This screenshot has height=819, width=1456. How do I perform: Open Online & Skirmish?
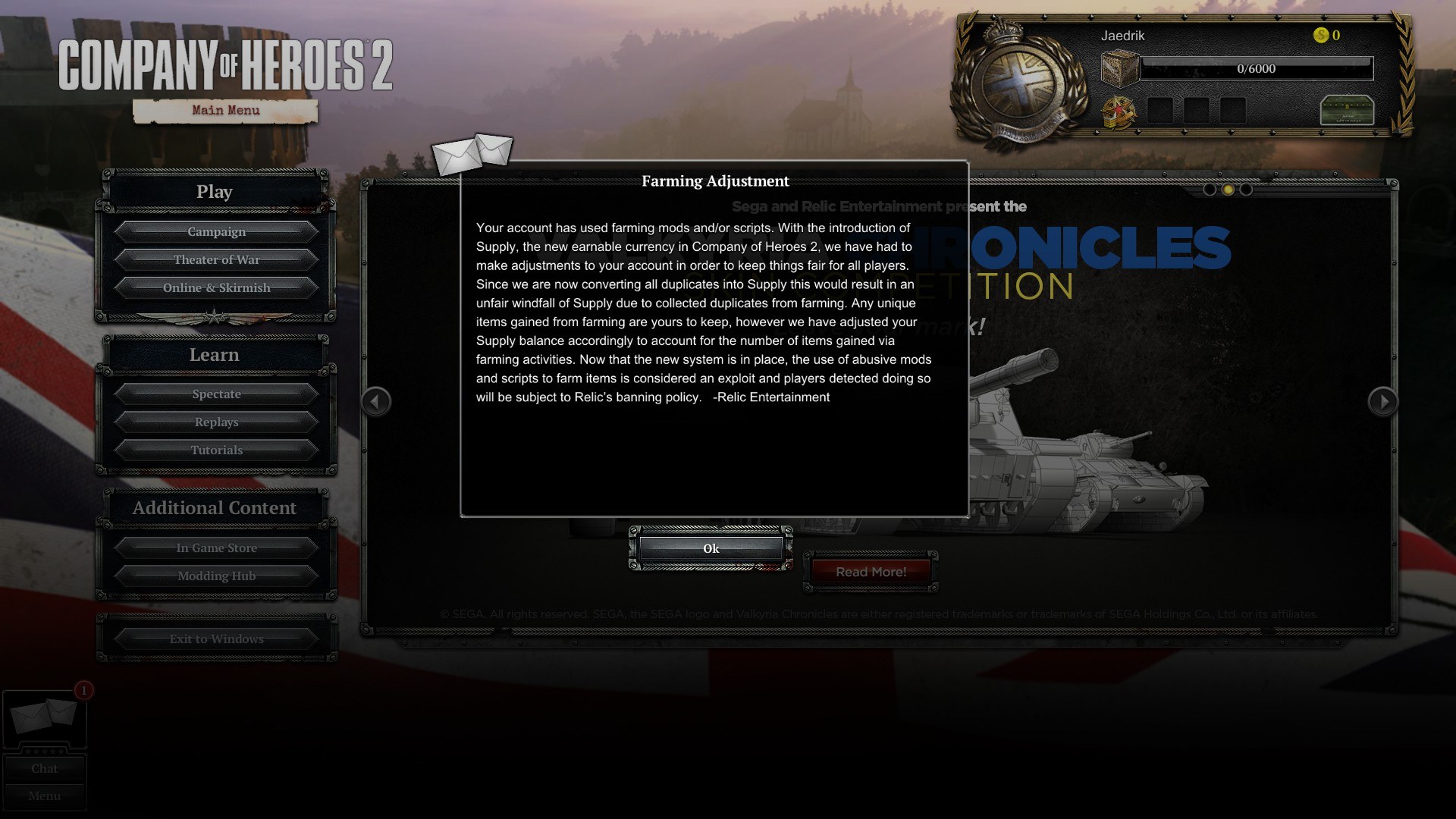tap(216, 287)
